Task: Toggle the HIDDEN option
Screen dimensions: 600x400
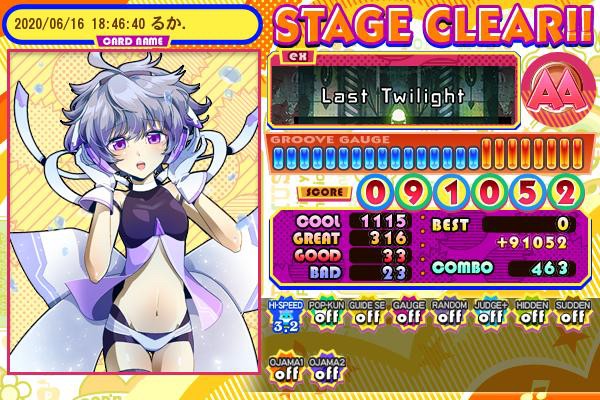Action: (530, 317)
